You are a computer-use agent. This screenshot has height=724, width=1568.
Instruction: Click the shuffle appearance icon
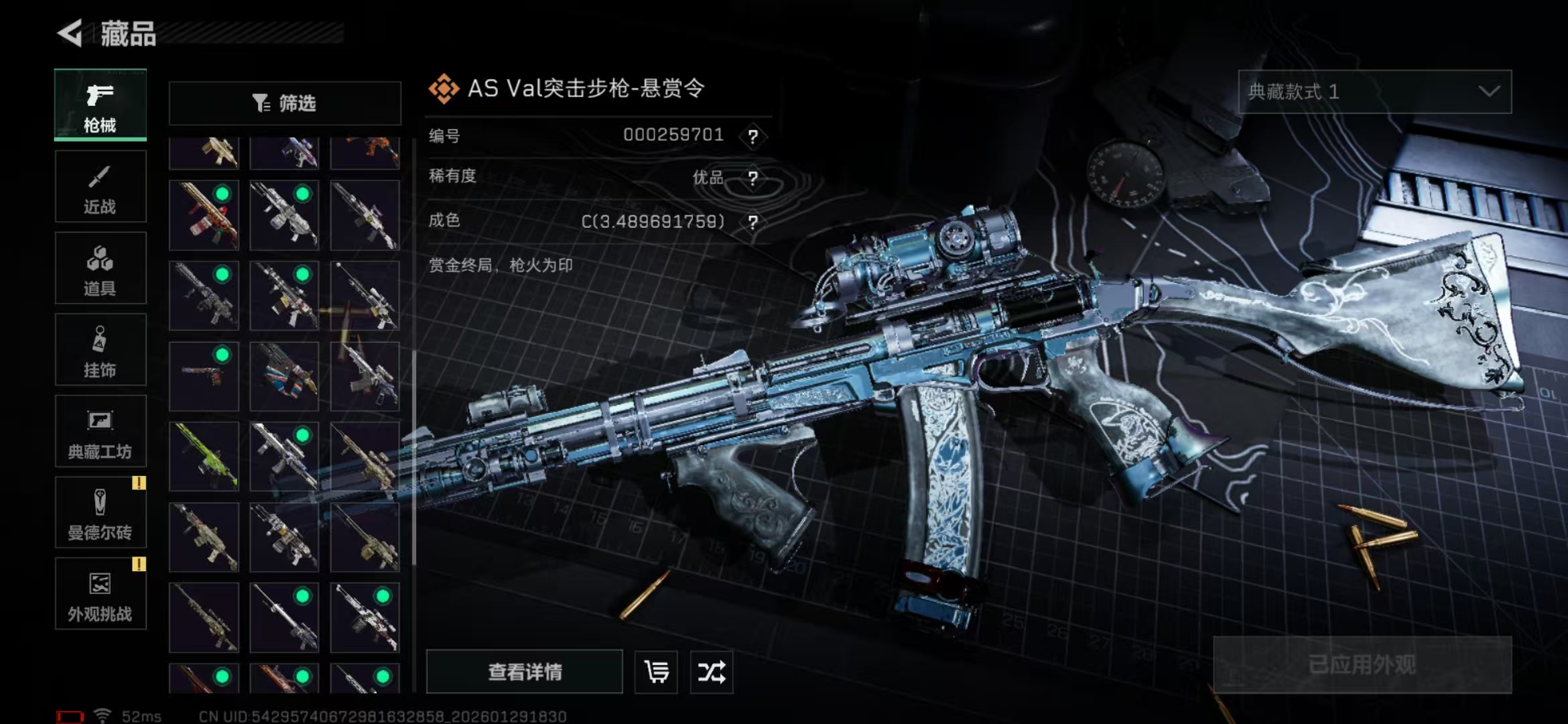pyautogui.click(x=712, y=672)
